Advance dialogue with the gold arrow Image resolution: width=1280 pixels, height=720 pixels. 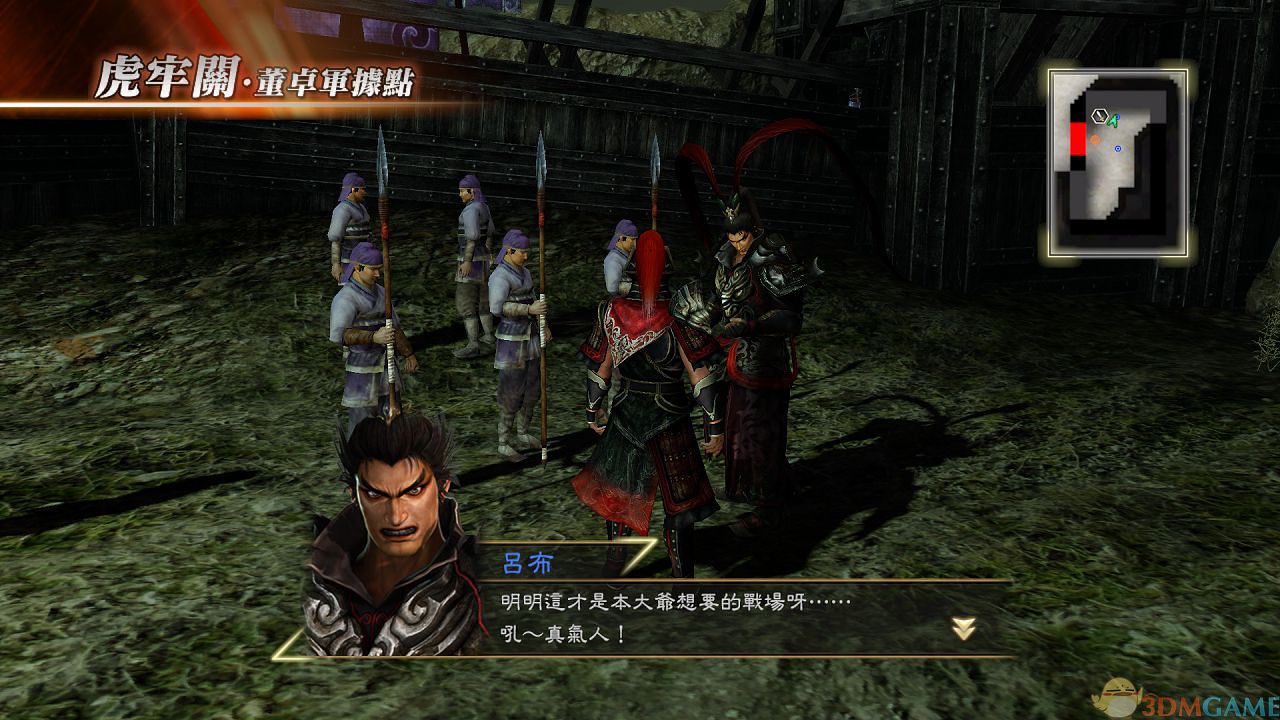point(964,628)
